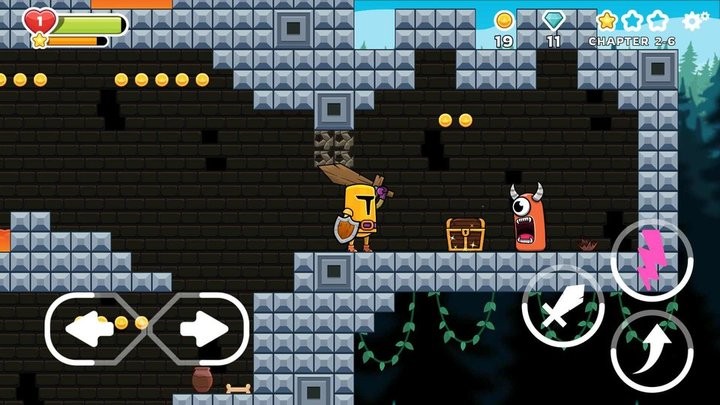Screen dimensions: 720x405
Task: Tap the jump arrow button
Action: pos(651,350)
